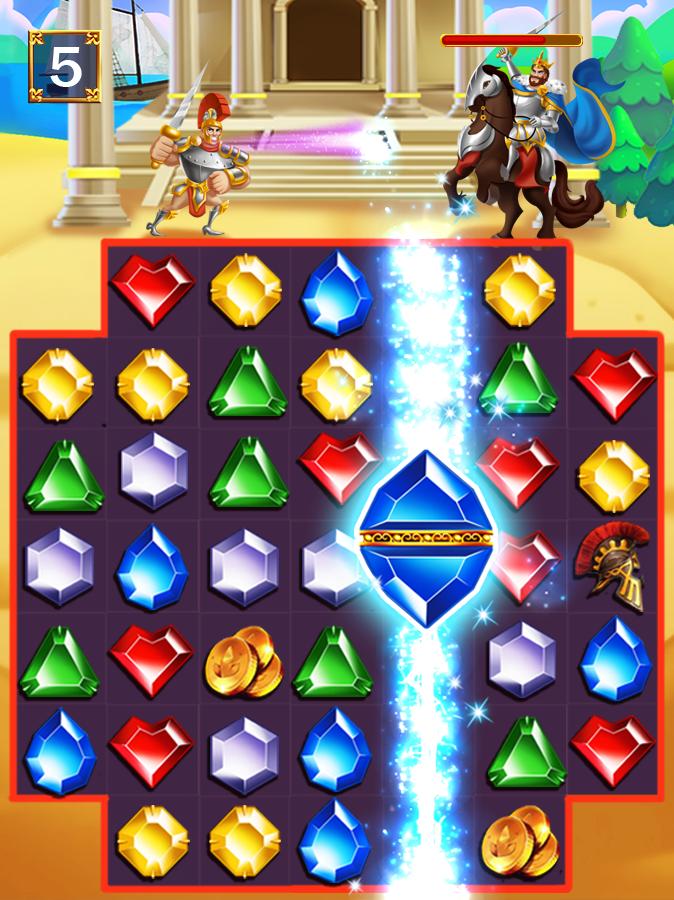
Task: Tap the large blue gem with gold band
Action: 428,538
